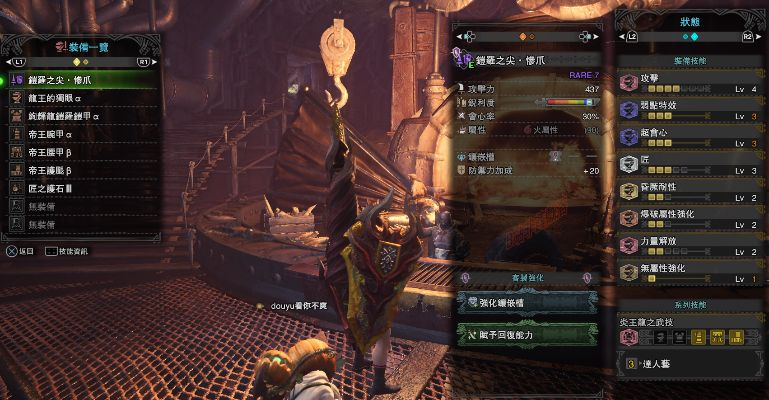This screenshot has height=400, width=769.
Task: Choose the 匠之護石Ⅲ charm row
Action: coord(80,188)
